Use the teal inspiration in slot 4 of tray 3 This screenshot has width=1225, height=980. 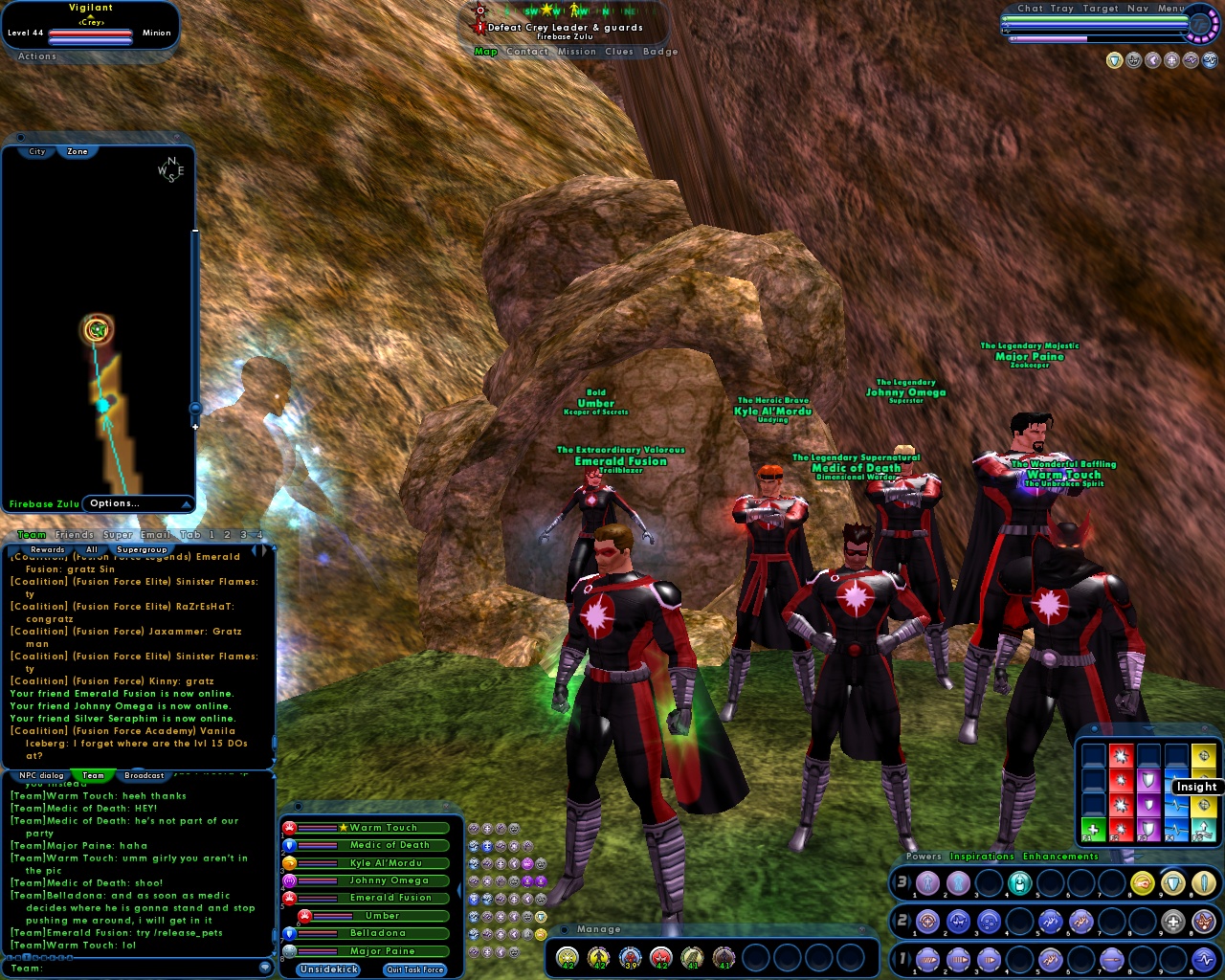[x=1020, y=883]
